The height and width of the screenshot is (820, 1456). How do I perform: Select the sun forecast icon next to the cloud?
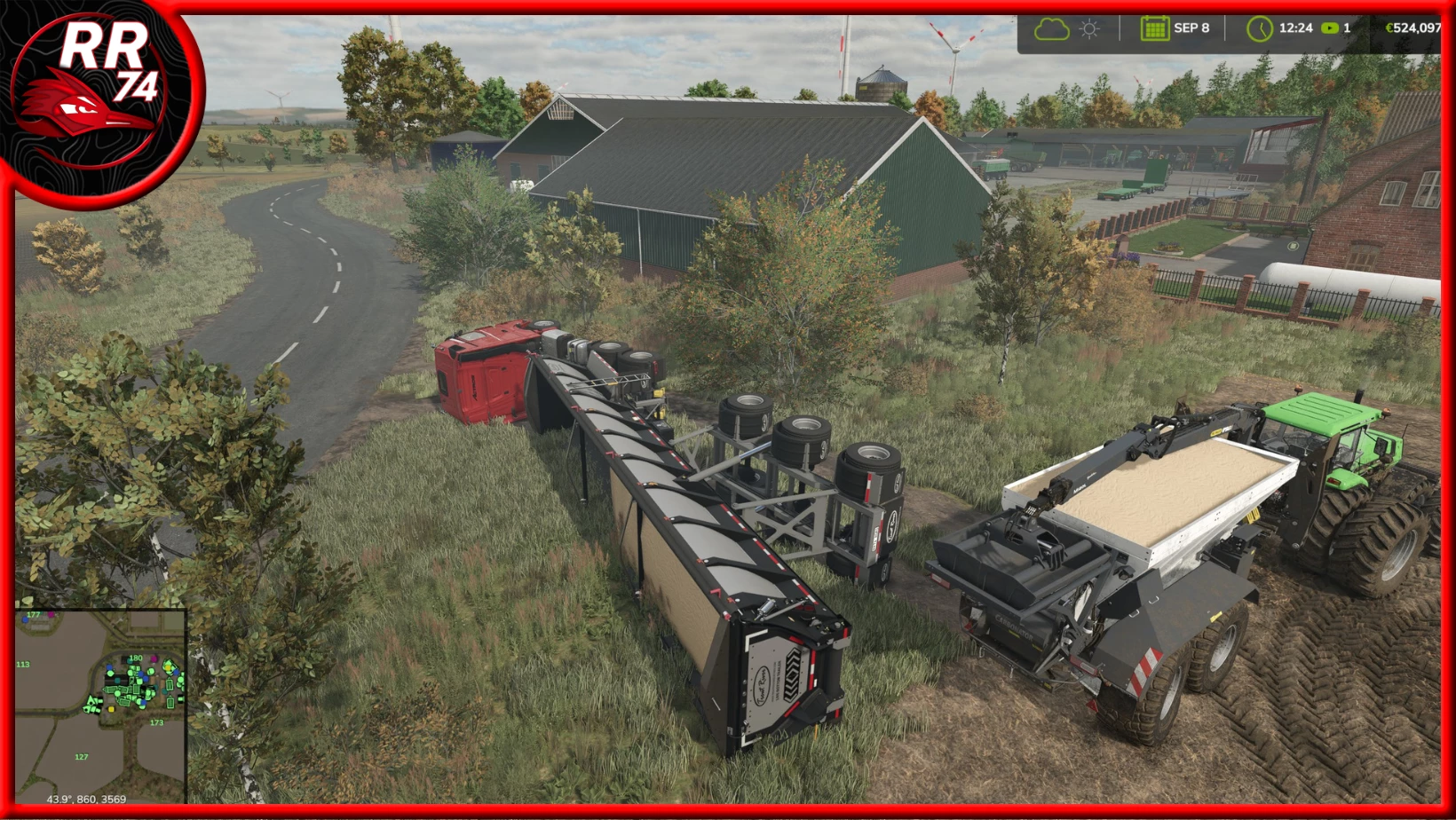(1088, 28)
